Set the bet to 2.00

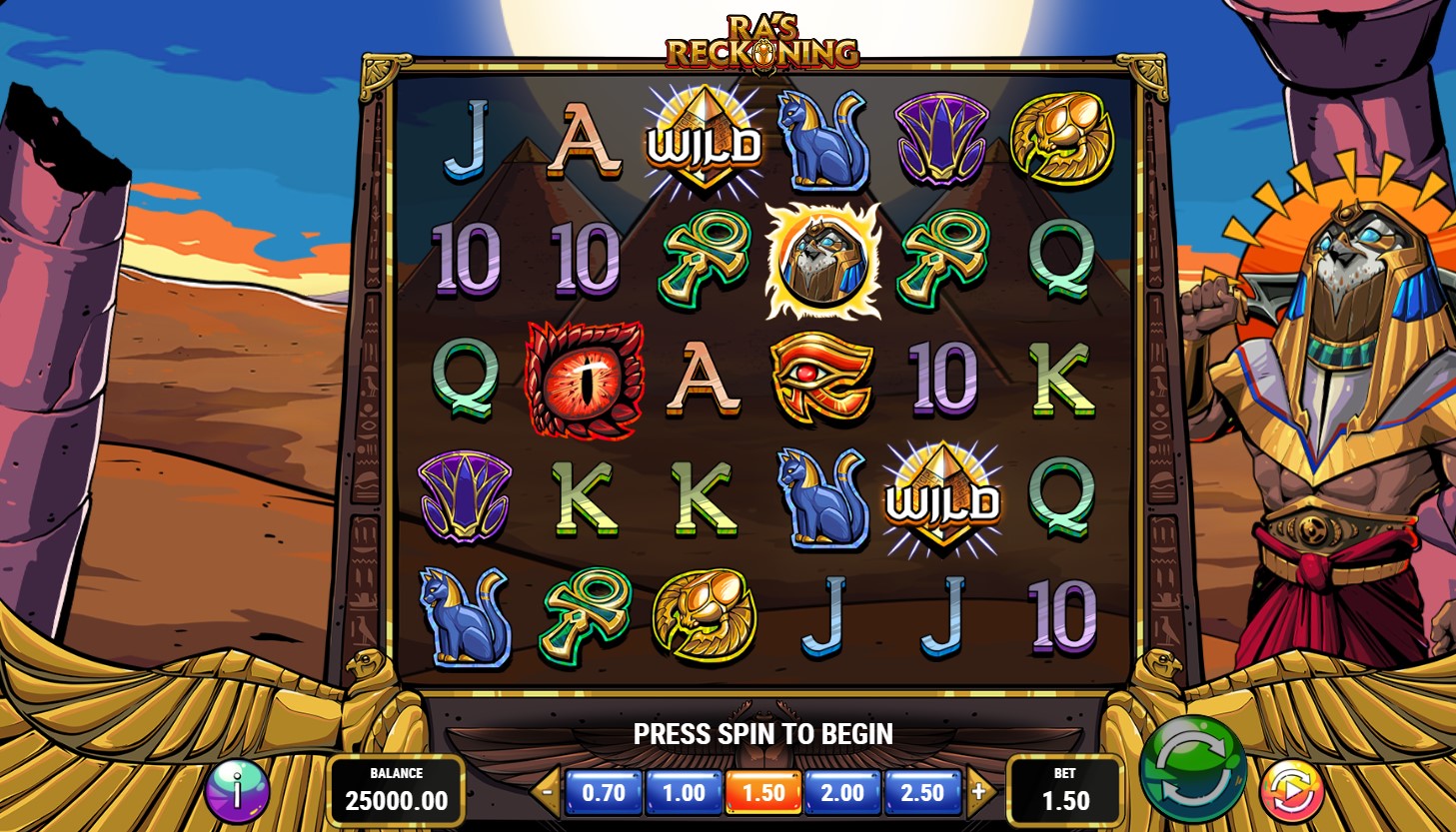(x=842, y=793)
